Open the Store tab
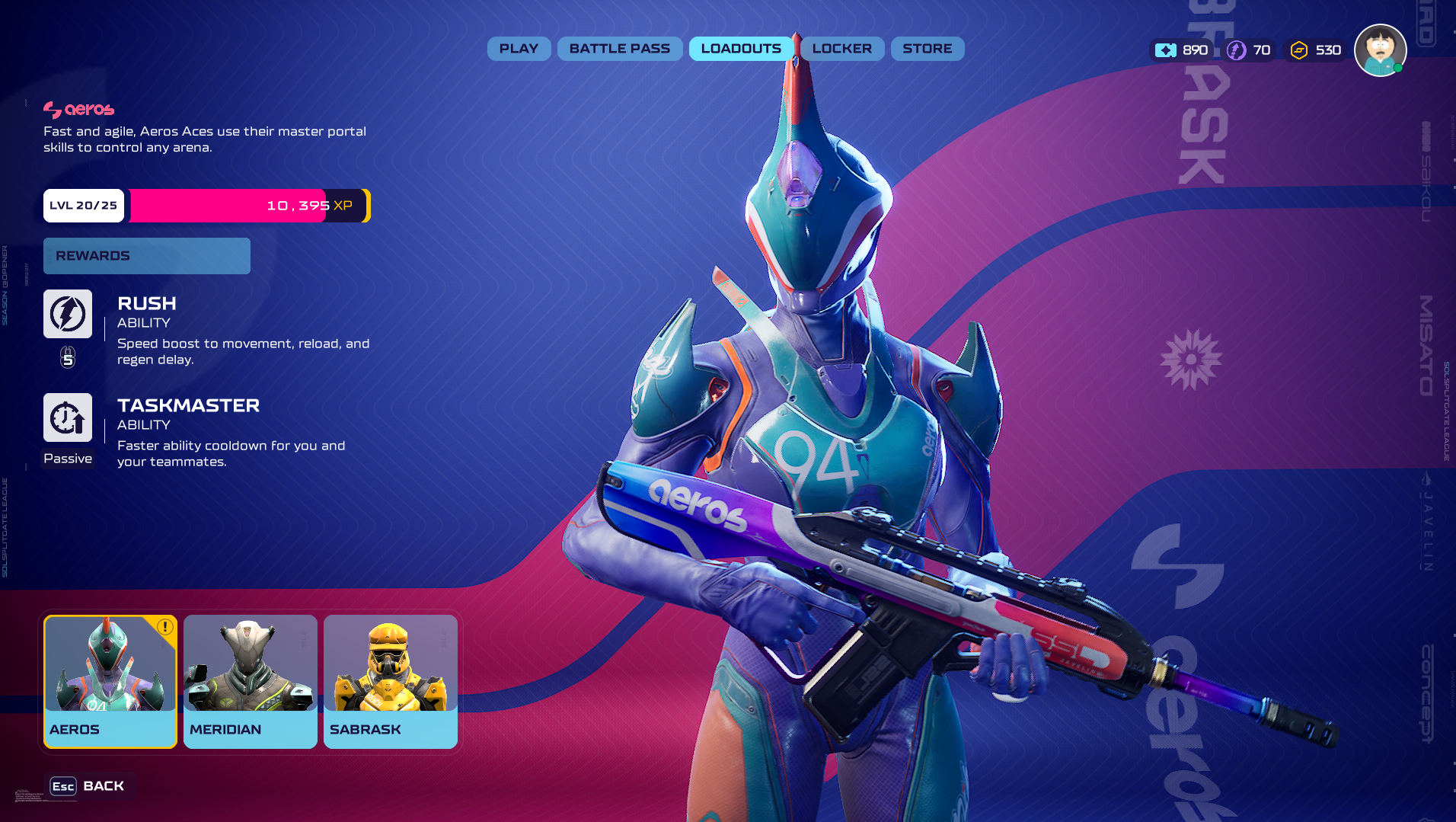The width and height of the screenshot is (1456, 822). tap(927, 49)
